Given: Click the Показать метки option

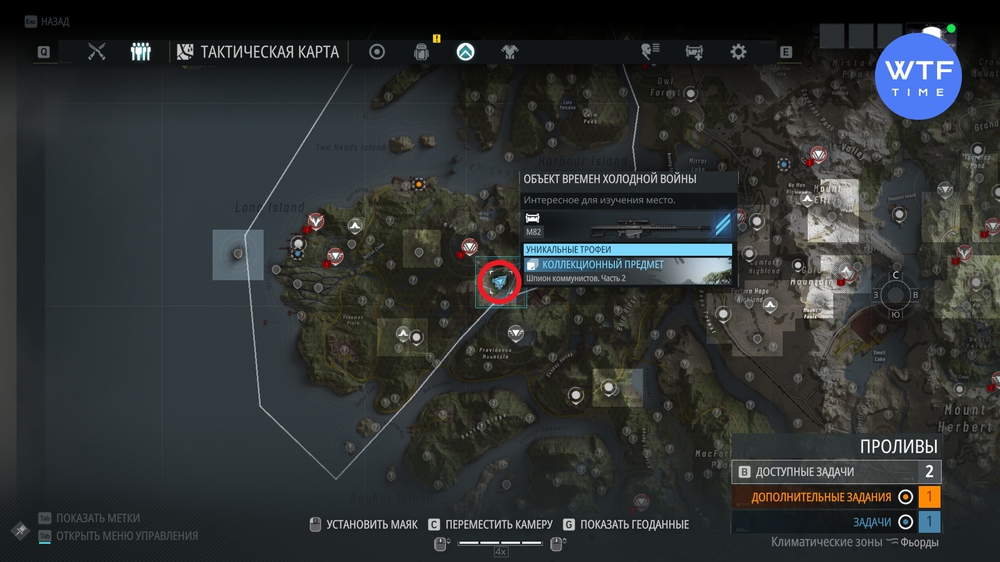Looking at the screenshot, I should pos(98,518).
